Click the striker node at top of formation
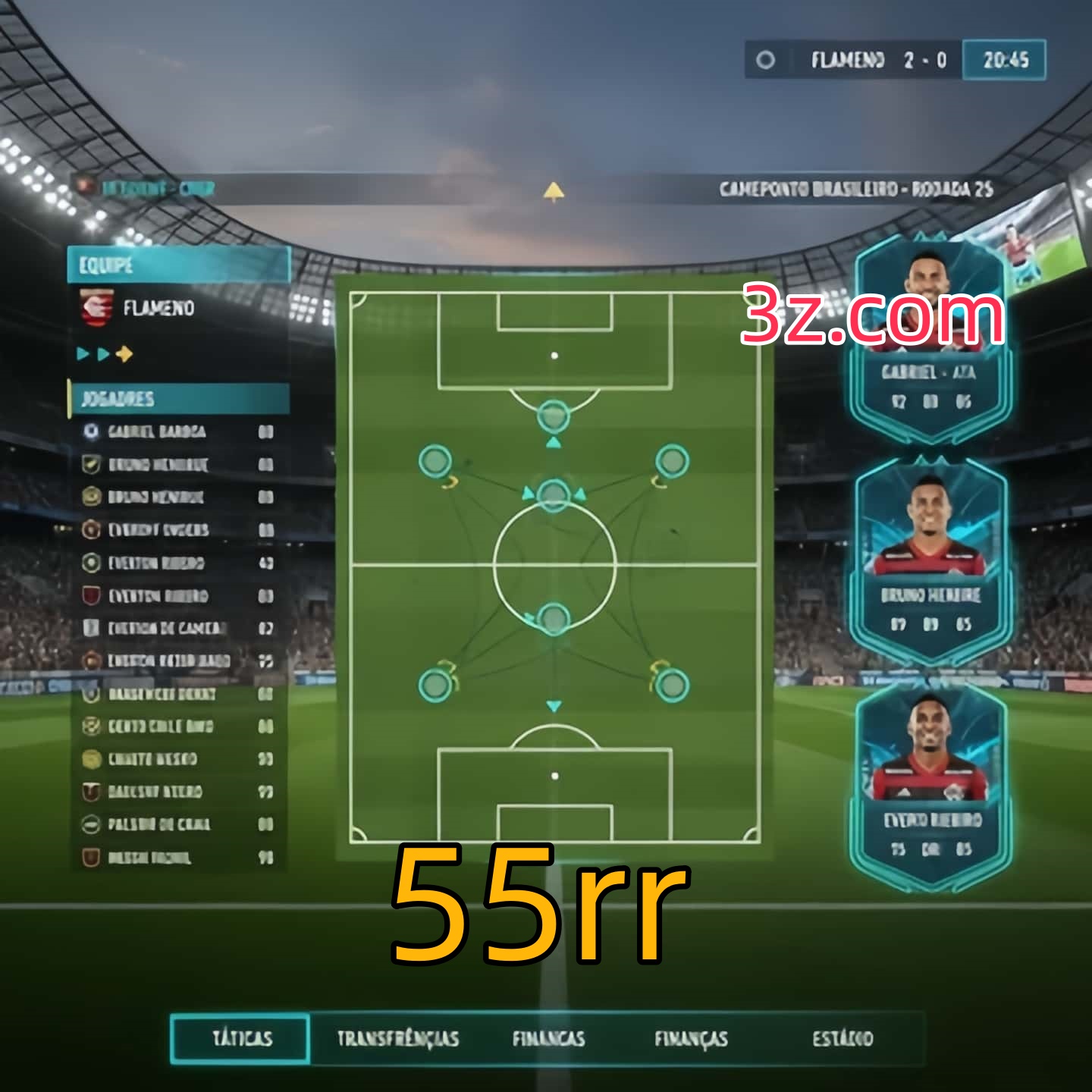1092x1092 pixels. click(552, 415)
